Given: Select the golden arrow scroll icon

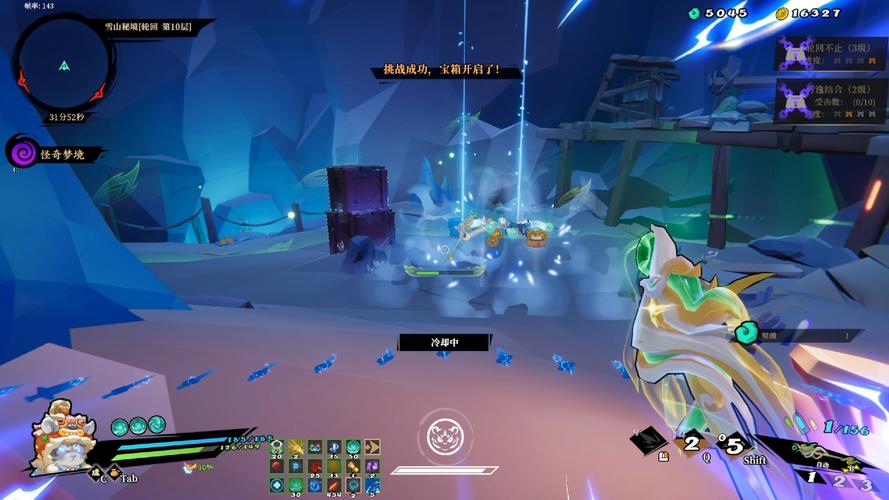Looking at the screenshot, I should tap(373, 447).
